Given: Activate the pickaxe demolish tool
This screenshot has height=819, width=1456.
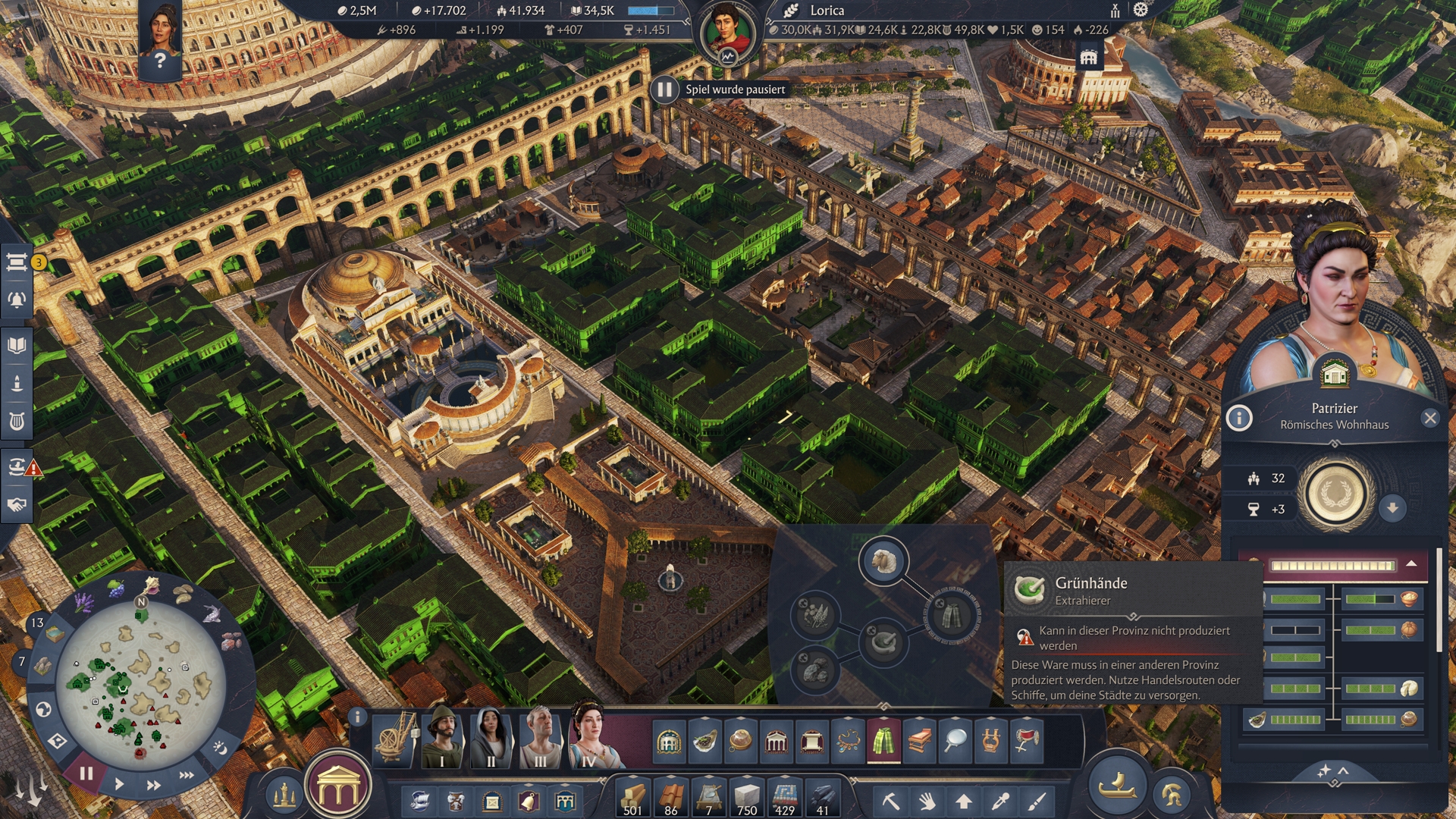Looking at the screenshot, I should [x=890, y=801].
